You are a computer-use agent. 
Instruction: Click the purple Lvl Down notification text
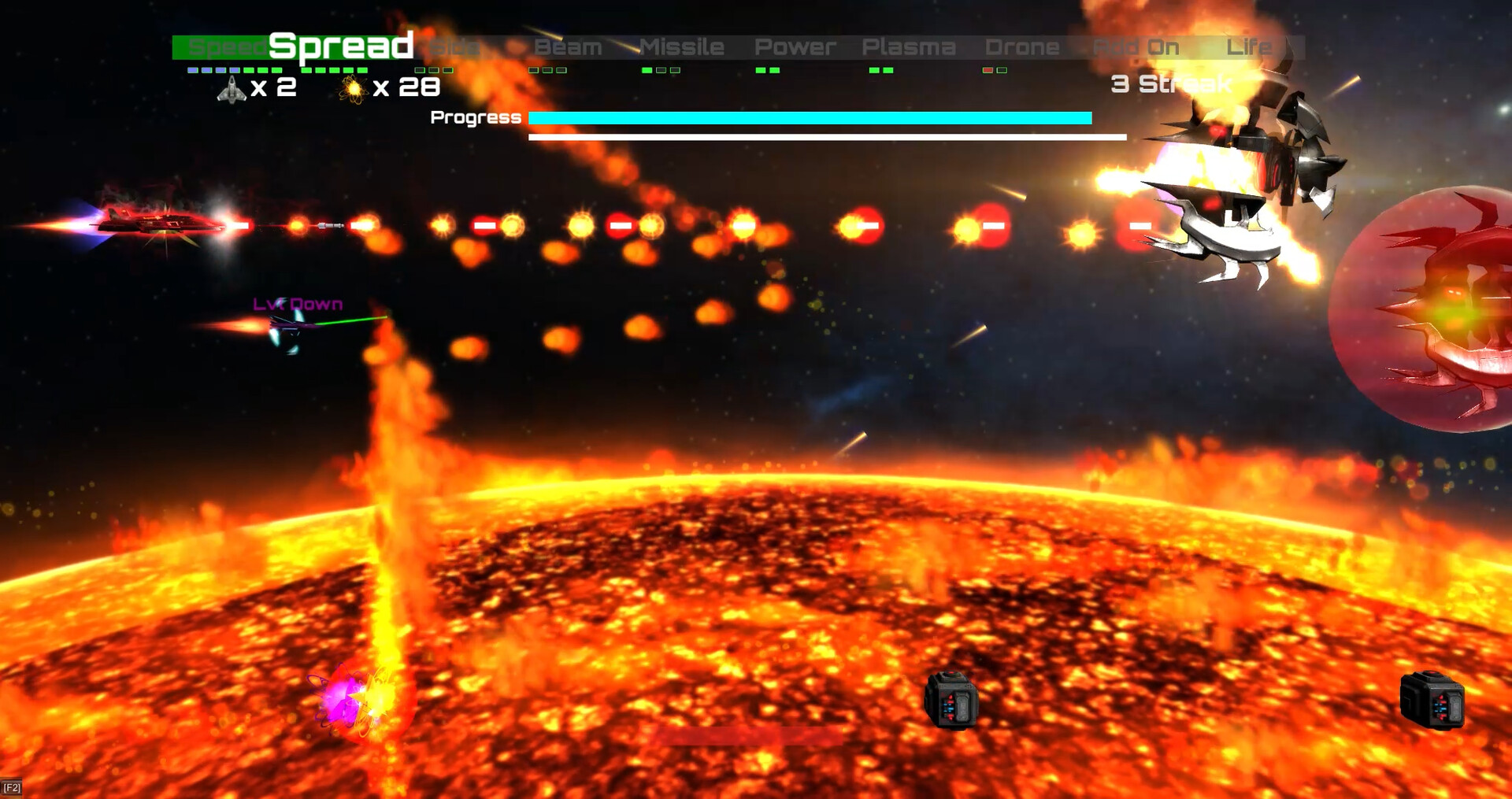296,303
